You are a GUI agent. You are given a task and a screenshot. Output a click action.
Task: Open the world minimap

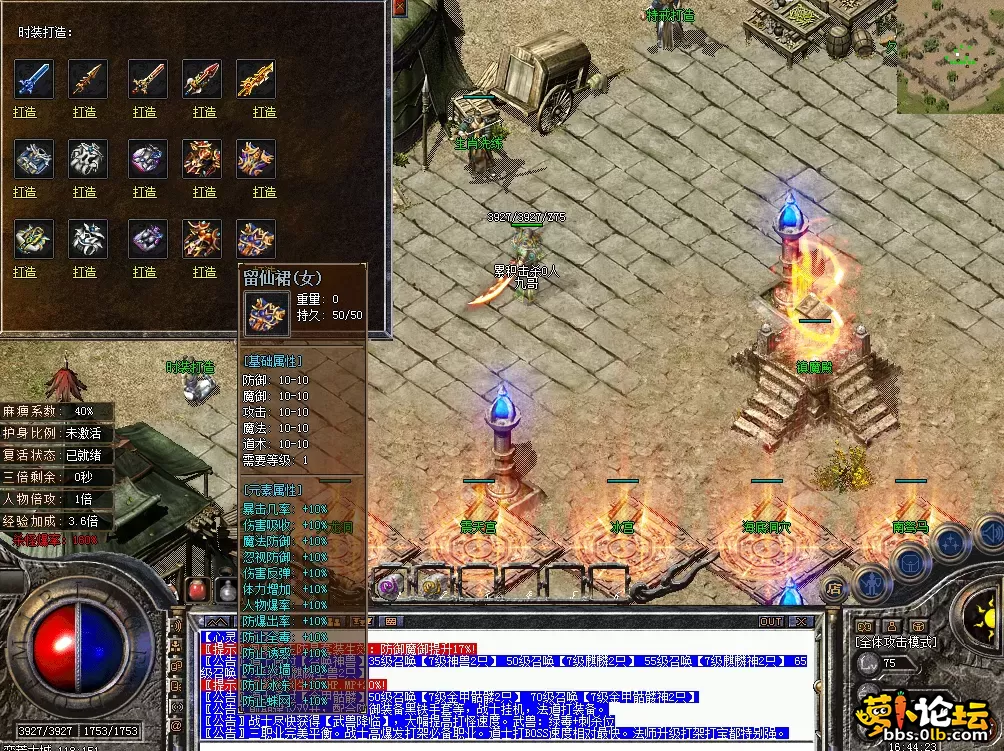pyautogui.click(x=949, y=56)
